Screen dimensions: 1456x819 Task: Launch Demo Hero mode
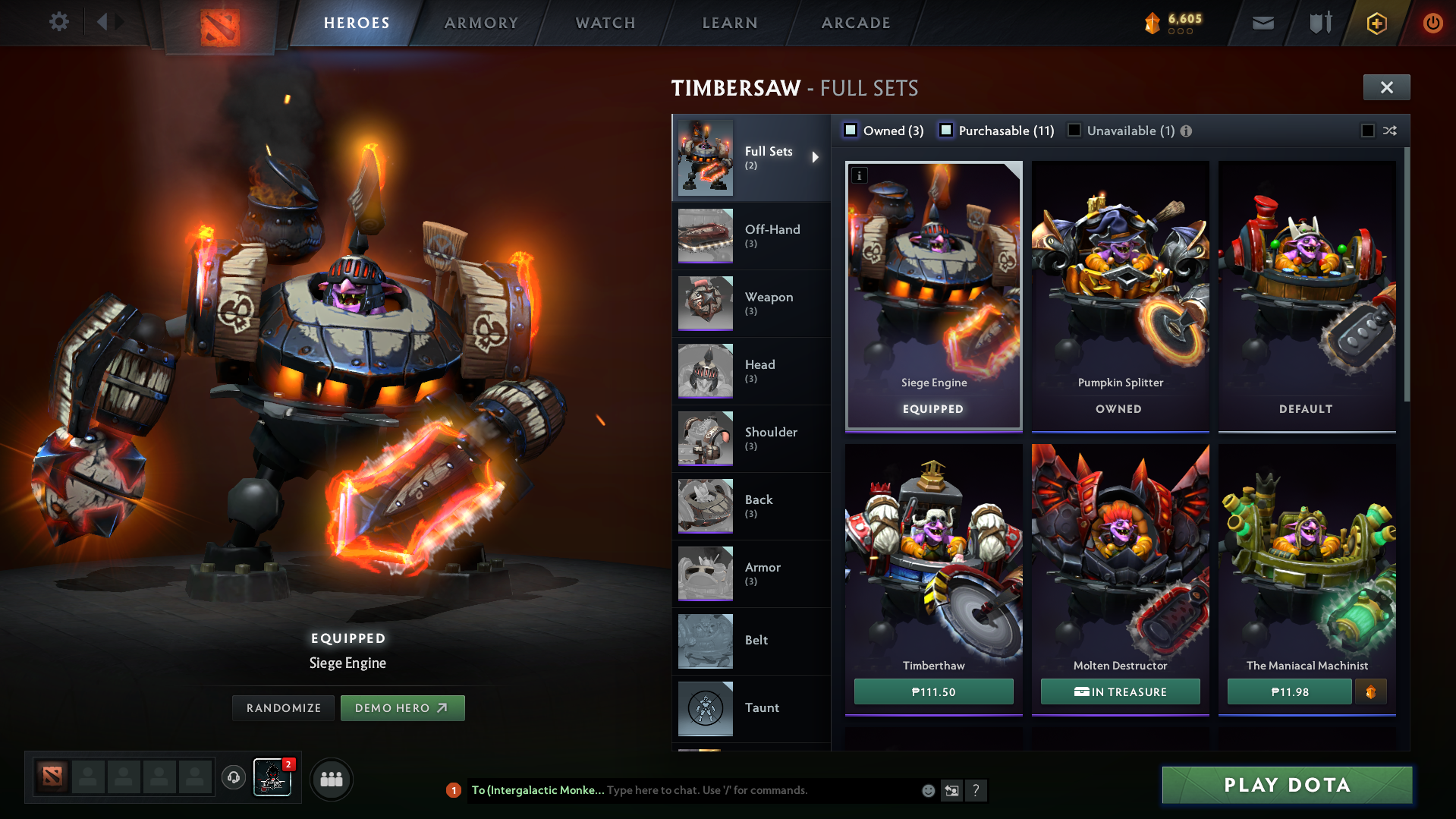point(402,708)
